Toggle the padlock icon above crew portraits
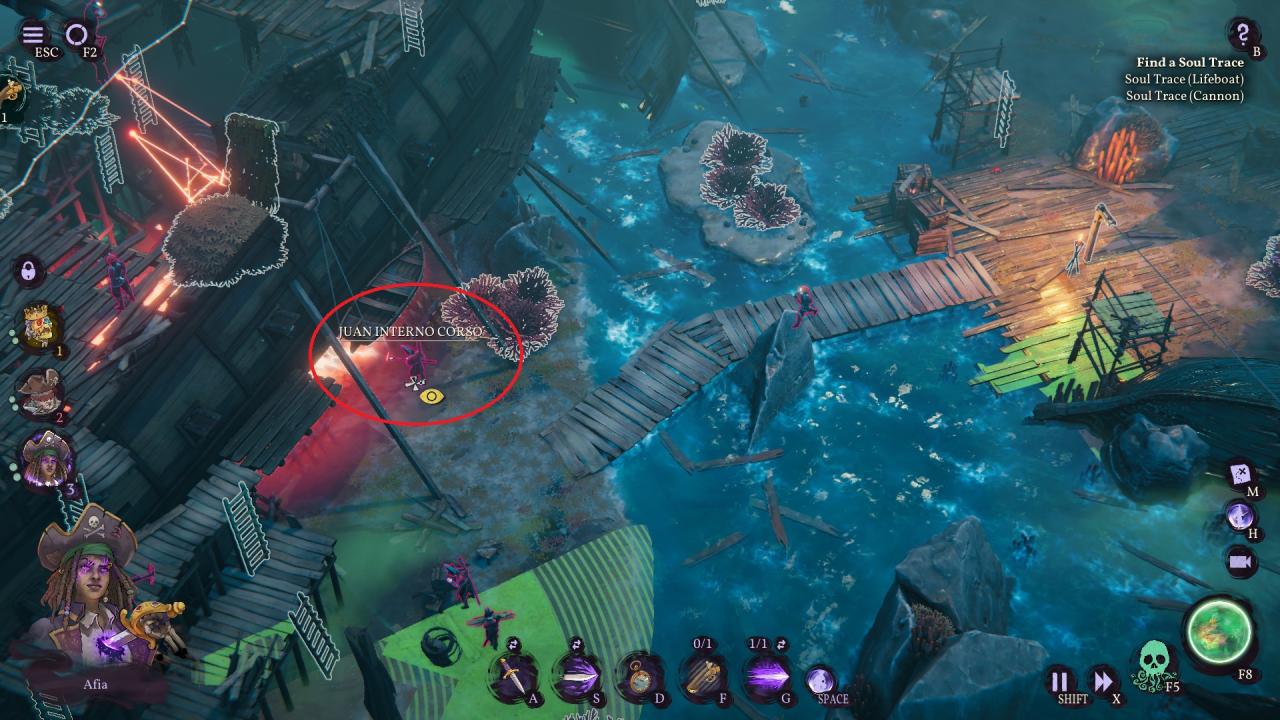The image size is (1280, 720). click(29, 271)
